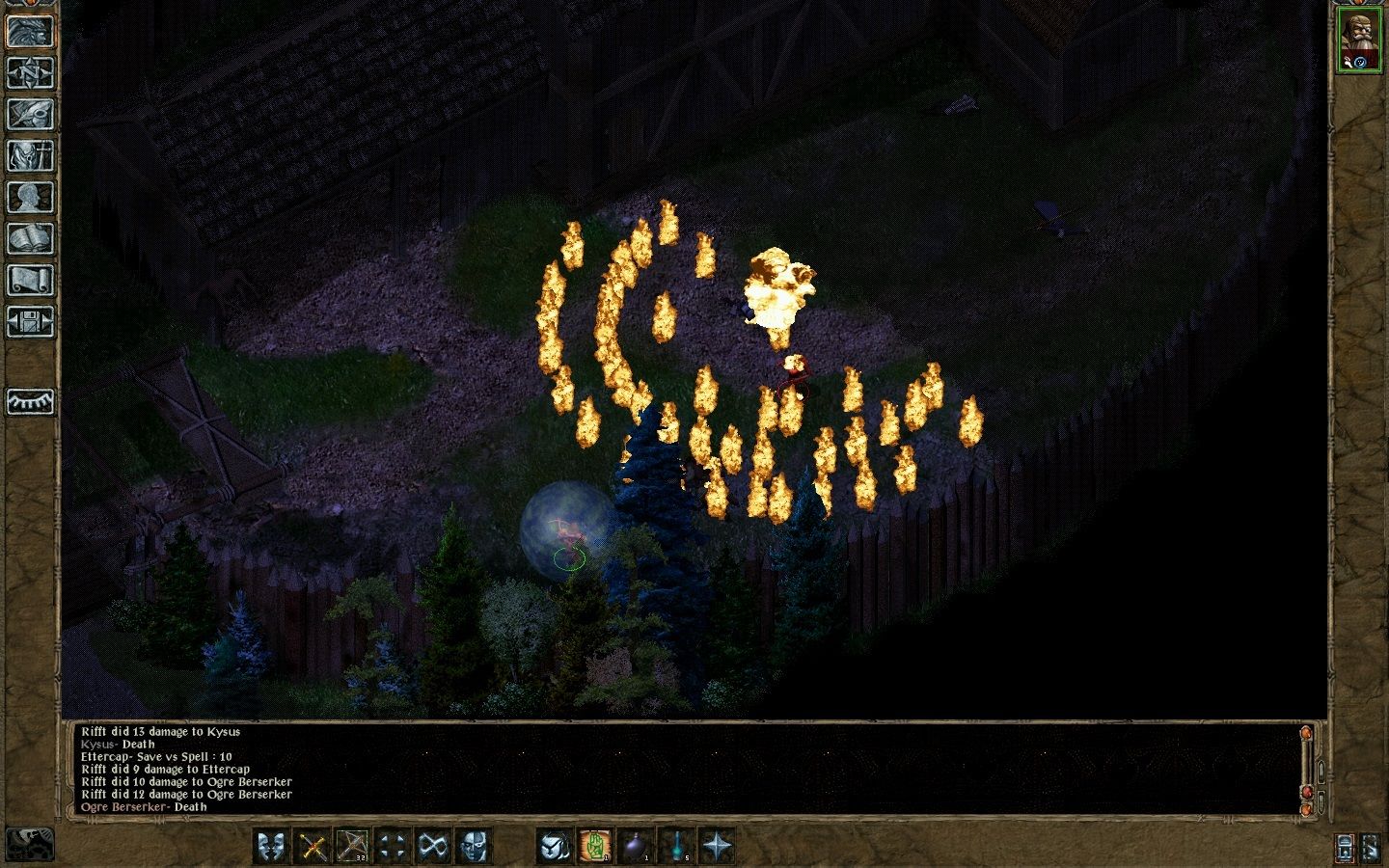Click the talk dialogue masks button
The width and height of the screenshot is (1389, 868).
tap(271, 846)
